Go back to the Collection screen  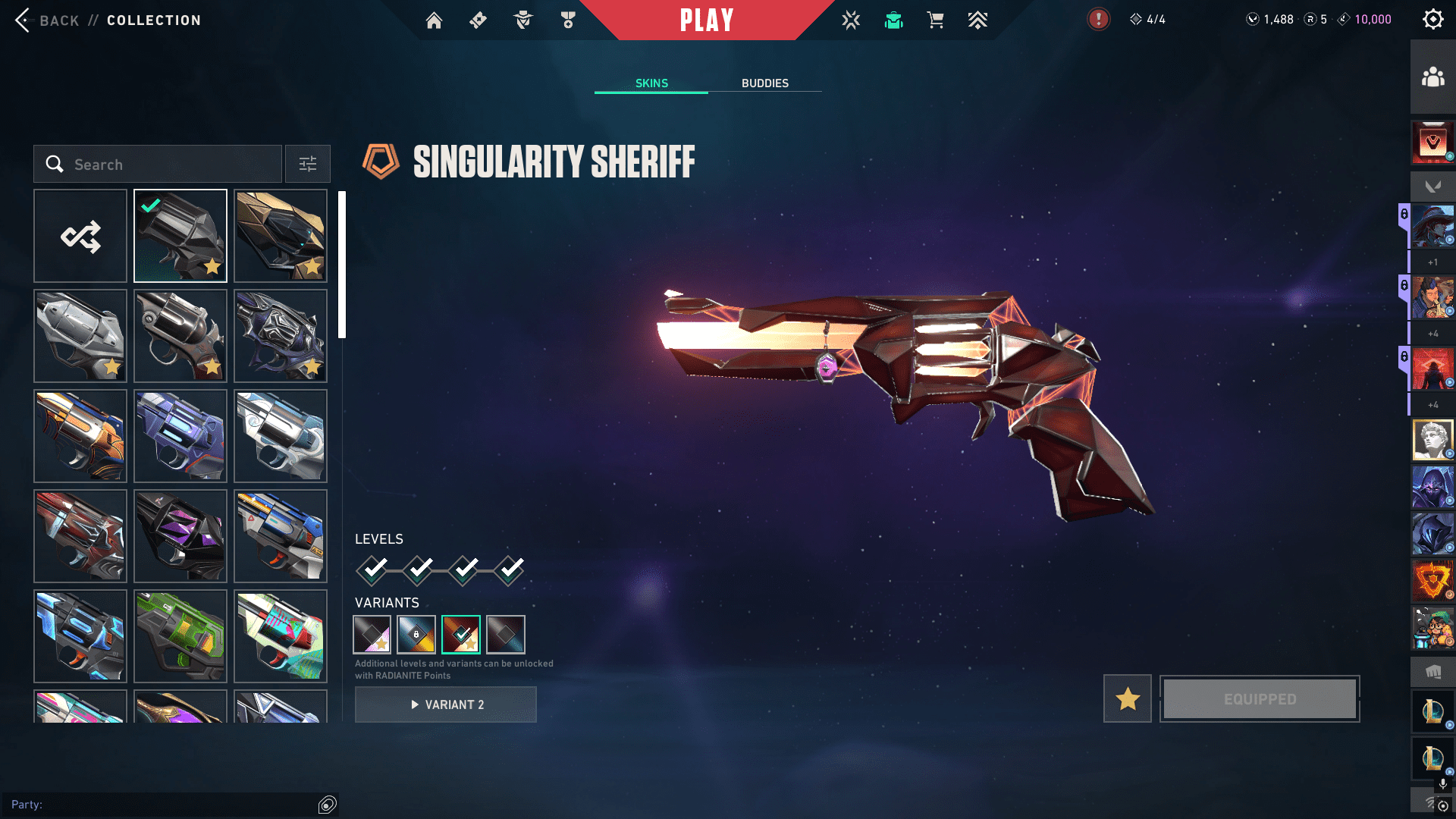coord(45,20)
